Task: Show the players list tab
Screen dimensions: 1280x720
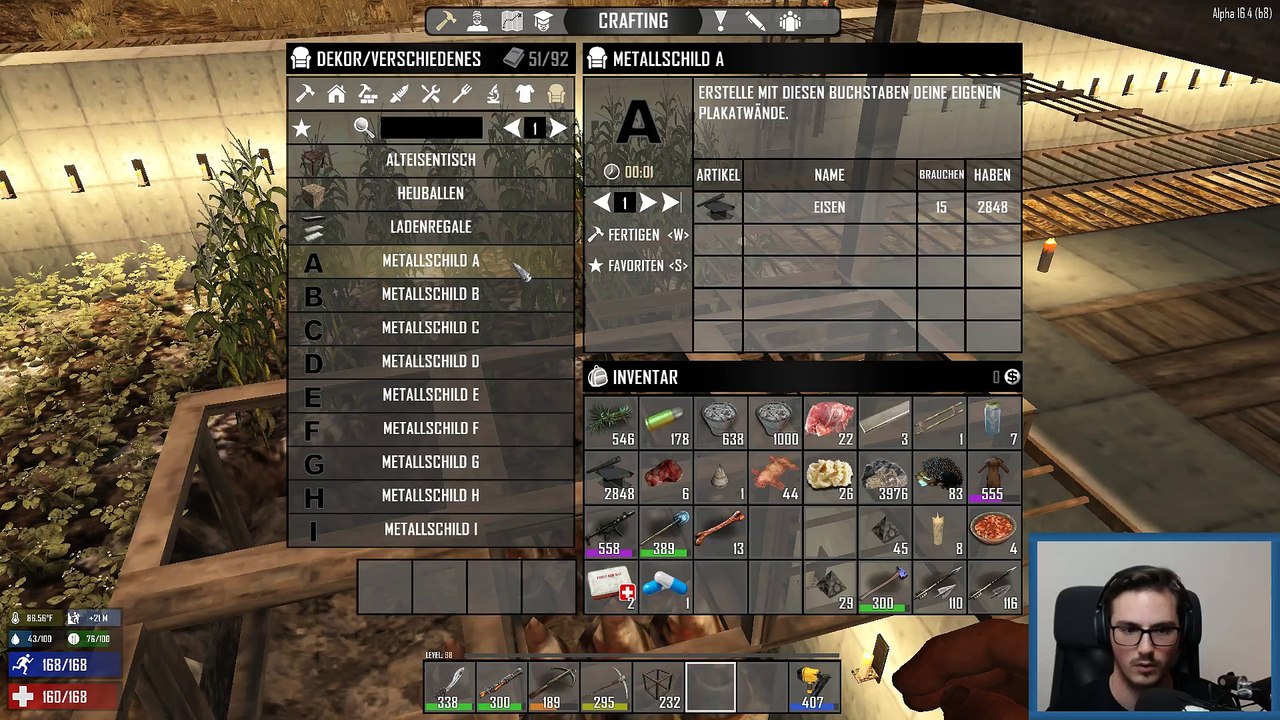Action: pyautogui.click(x=790, y=21)
